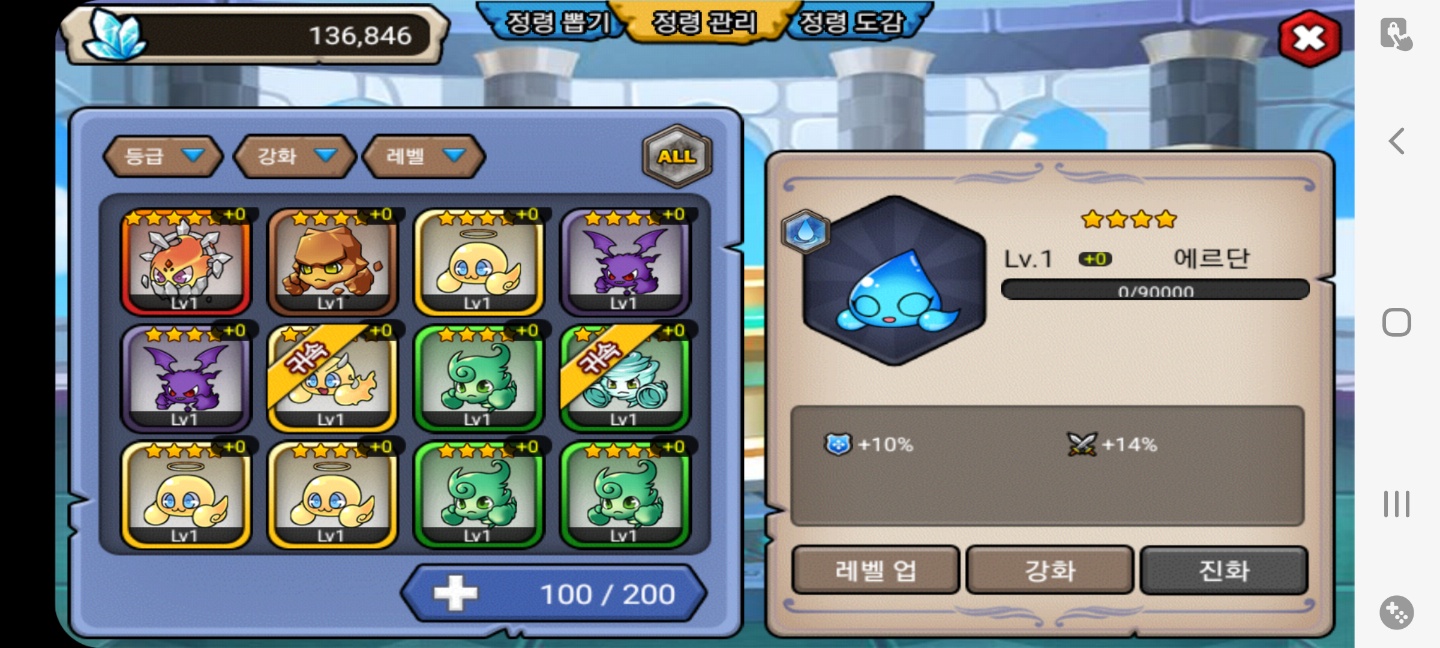
Task: Expand spirit storage with the plus button
Action: coord(455,594)
